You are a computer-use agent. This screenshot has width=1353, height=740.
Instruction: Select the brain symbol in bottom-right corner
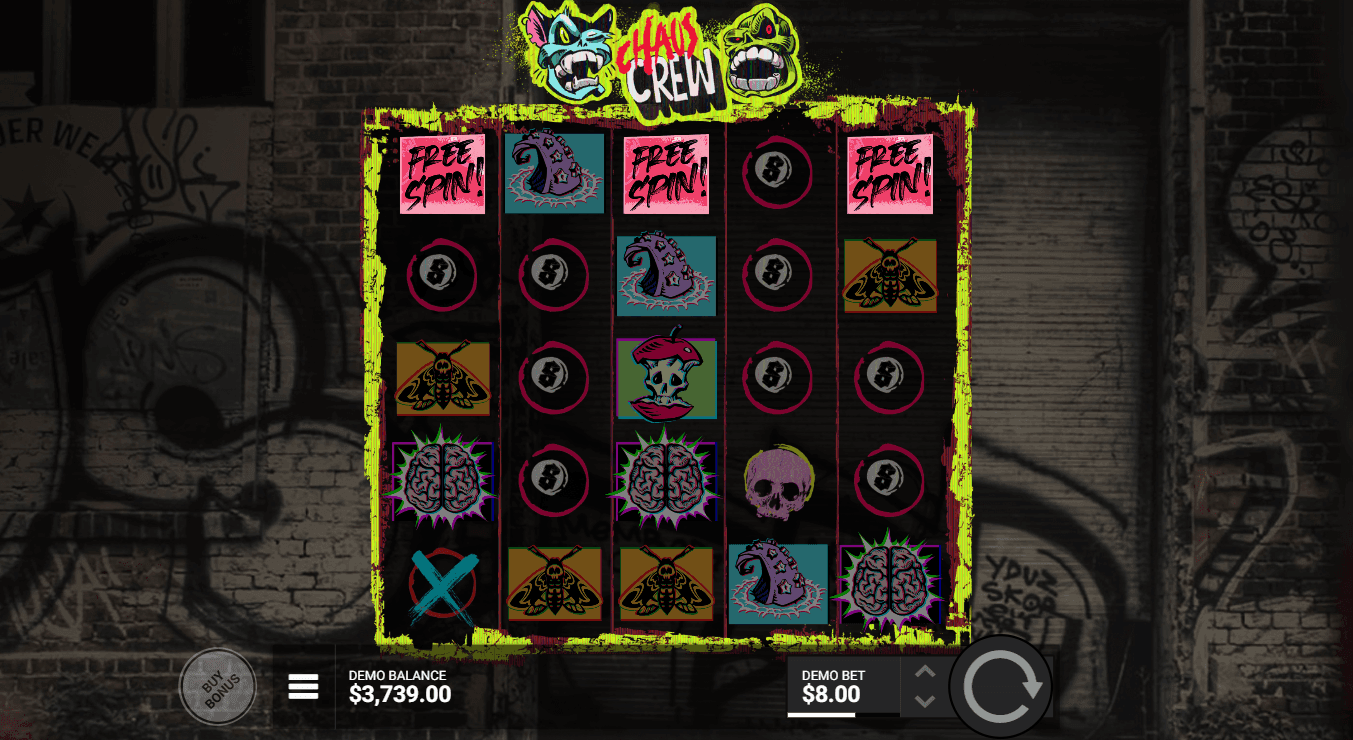889,582
